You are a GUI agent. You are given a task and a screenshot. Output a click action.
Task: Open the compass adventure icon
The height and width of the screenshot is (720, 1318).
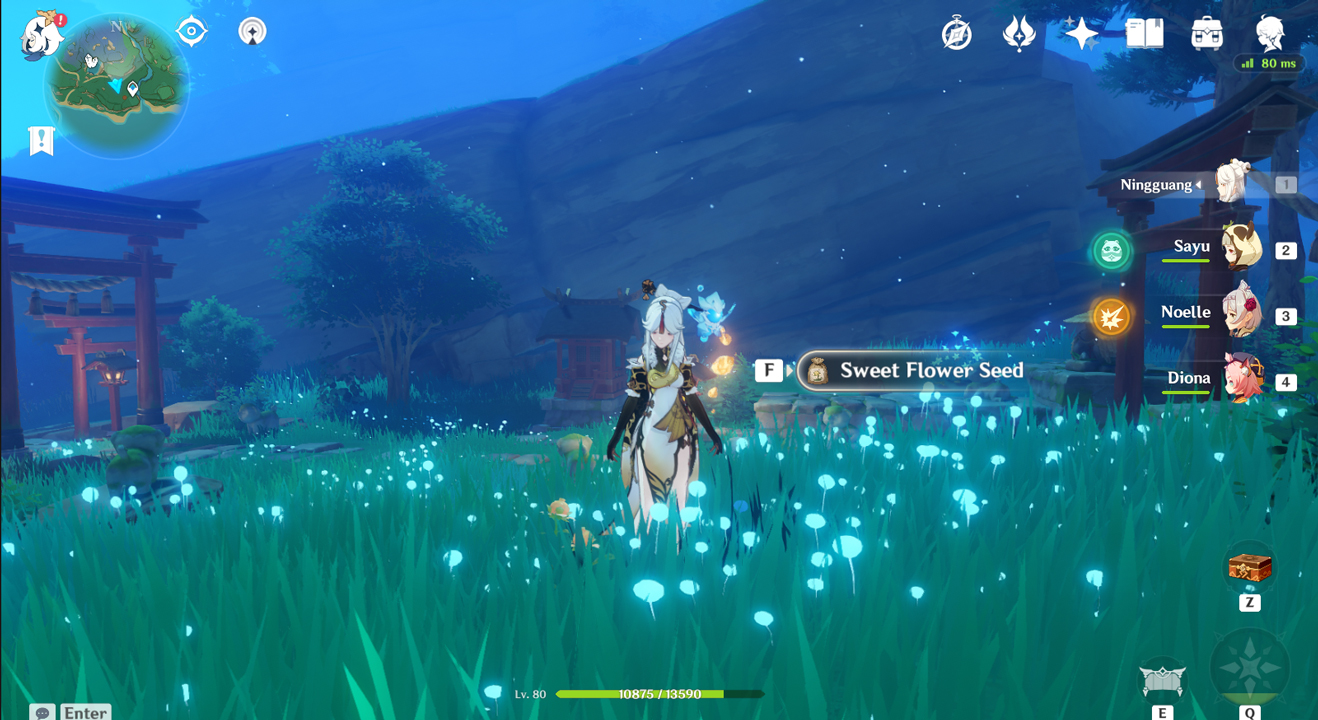pyautogui.click(x=957, y=34)
